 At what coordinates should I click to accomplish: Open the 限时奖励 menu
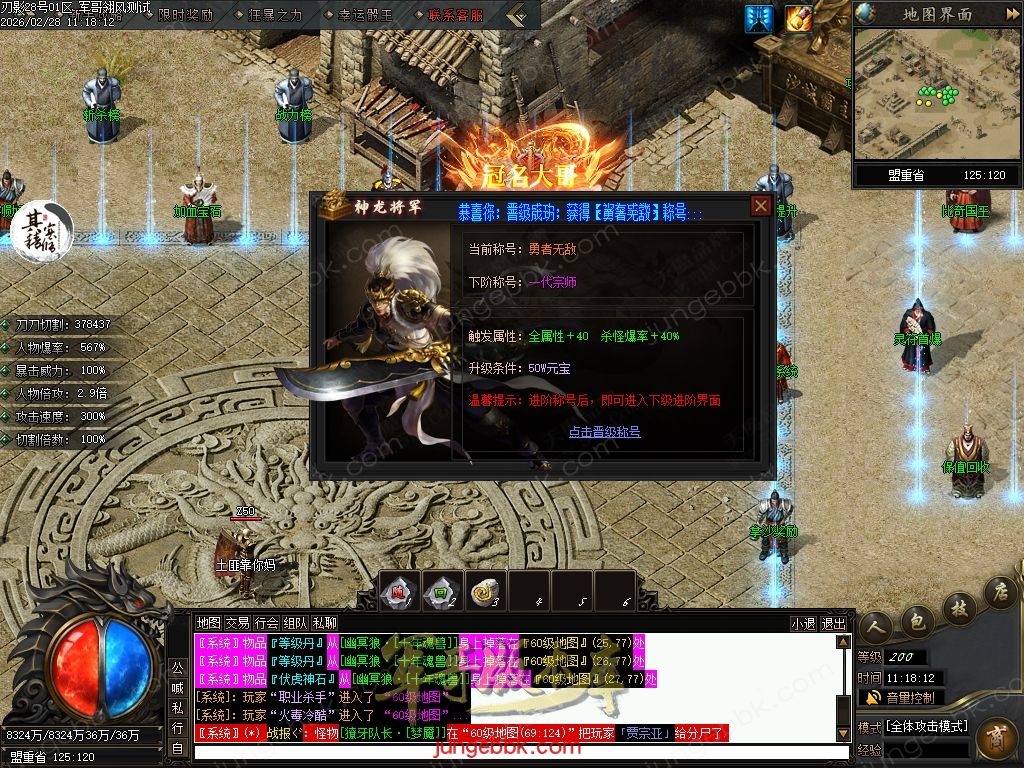[185, 15]
